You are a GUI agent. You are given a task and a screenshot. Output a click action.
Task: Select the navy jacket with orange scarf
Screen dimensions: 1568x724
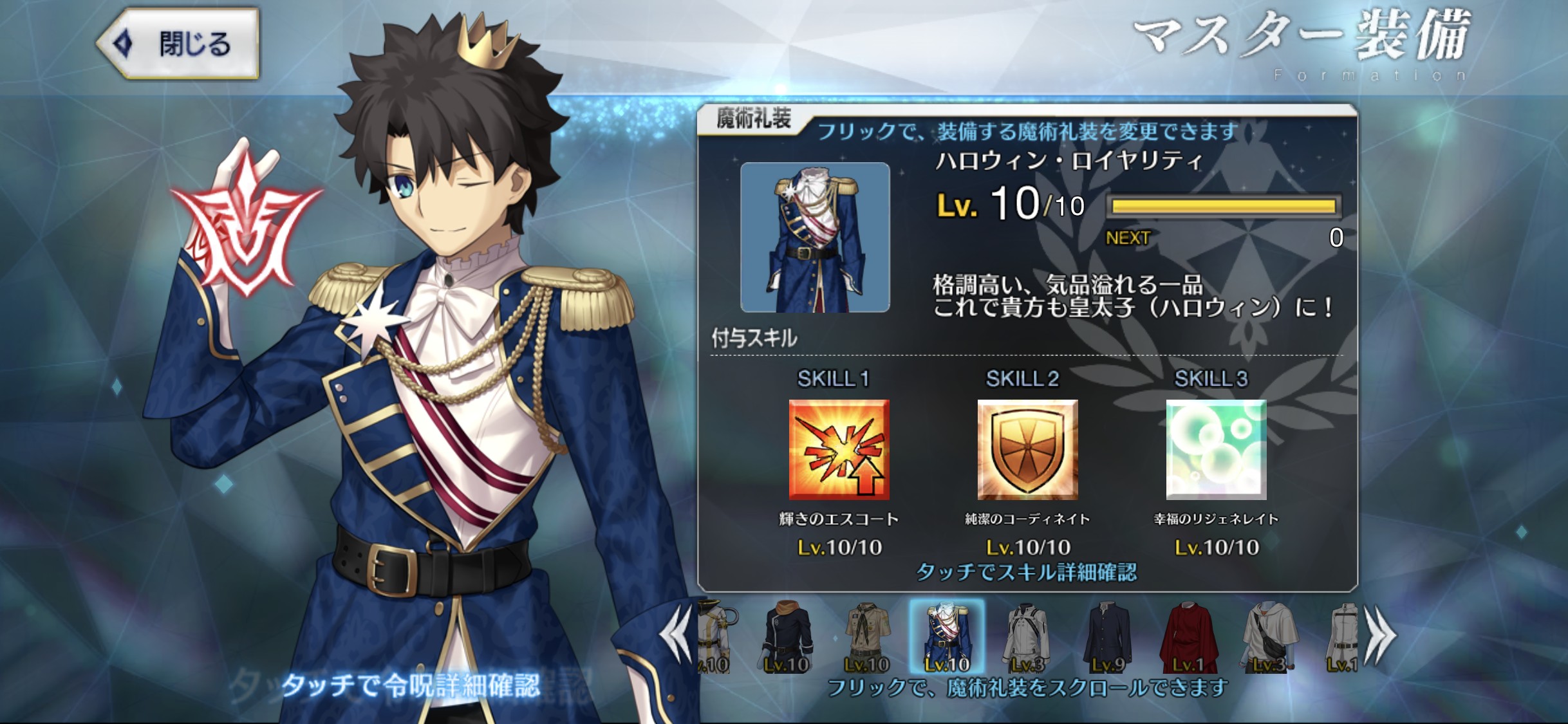point(787,637)
